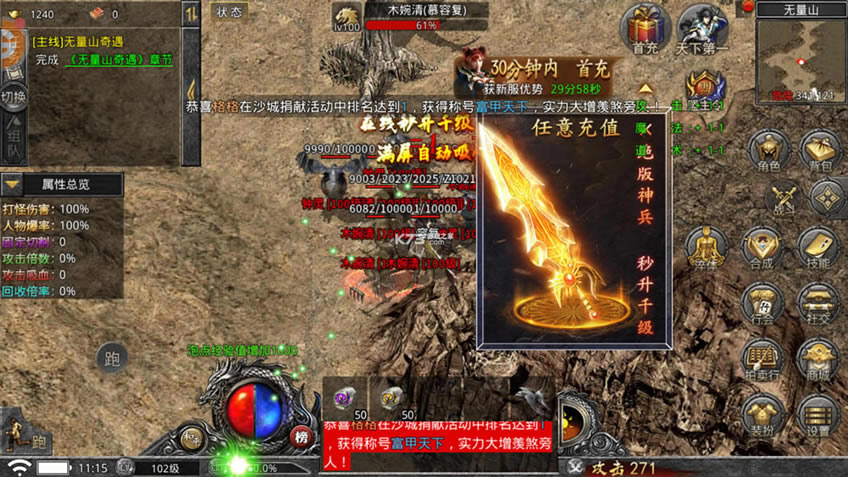Open the 合成 synthesis menu

pyautogui.click(x=762, y=246)
